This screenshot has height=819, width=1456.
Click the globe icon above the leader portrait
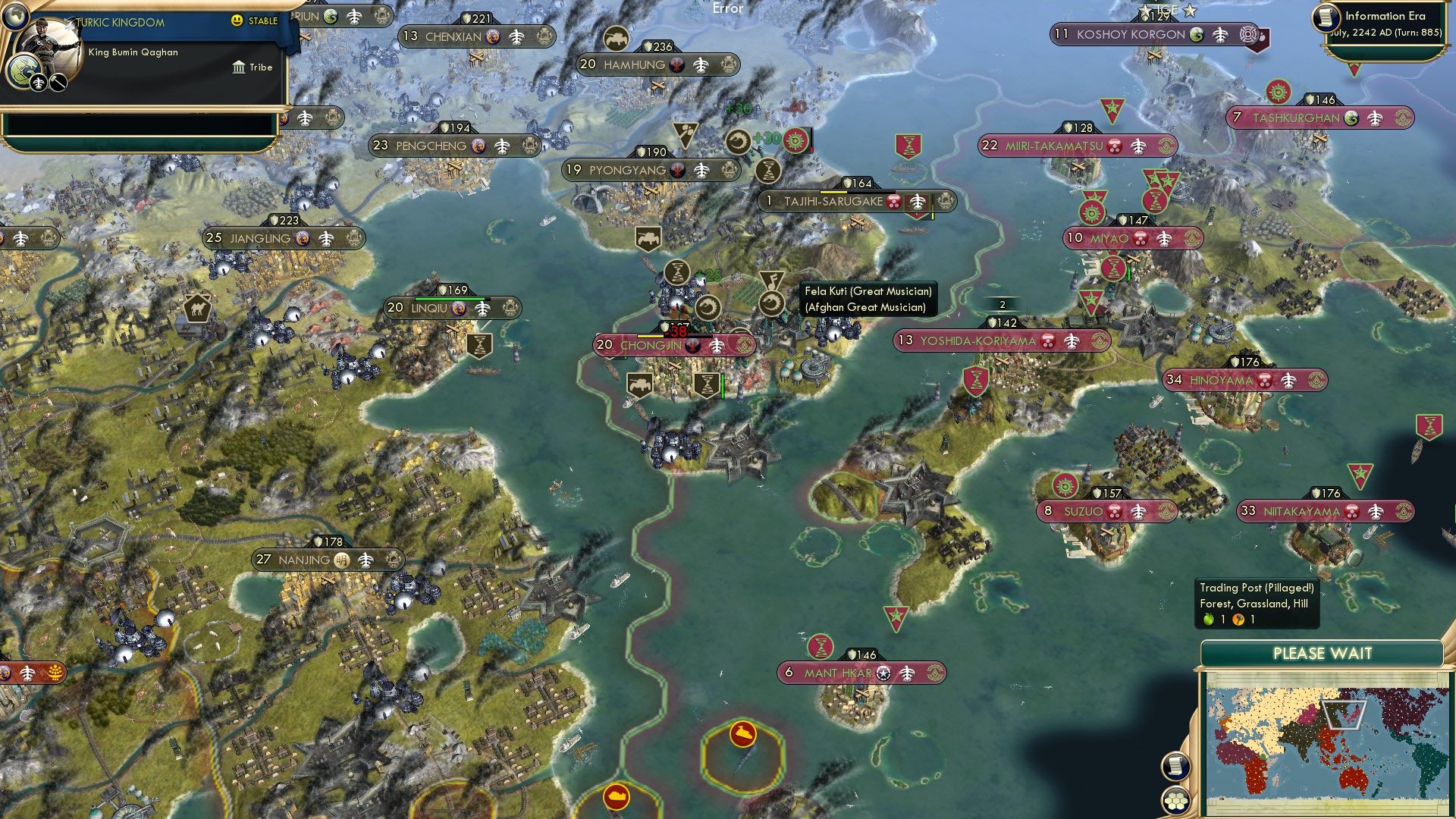(x=16, y=17)
